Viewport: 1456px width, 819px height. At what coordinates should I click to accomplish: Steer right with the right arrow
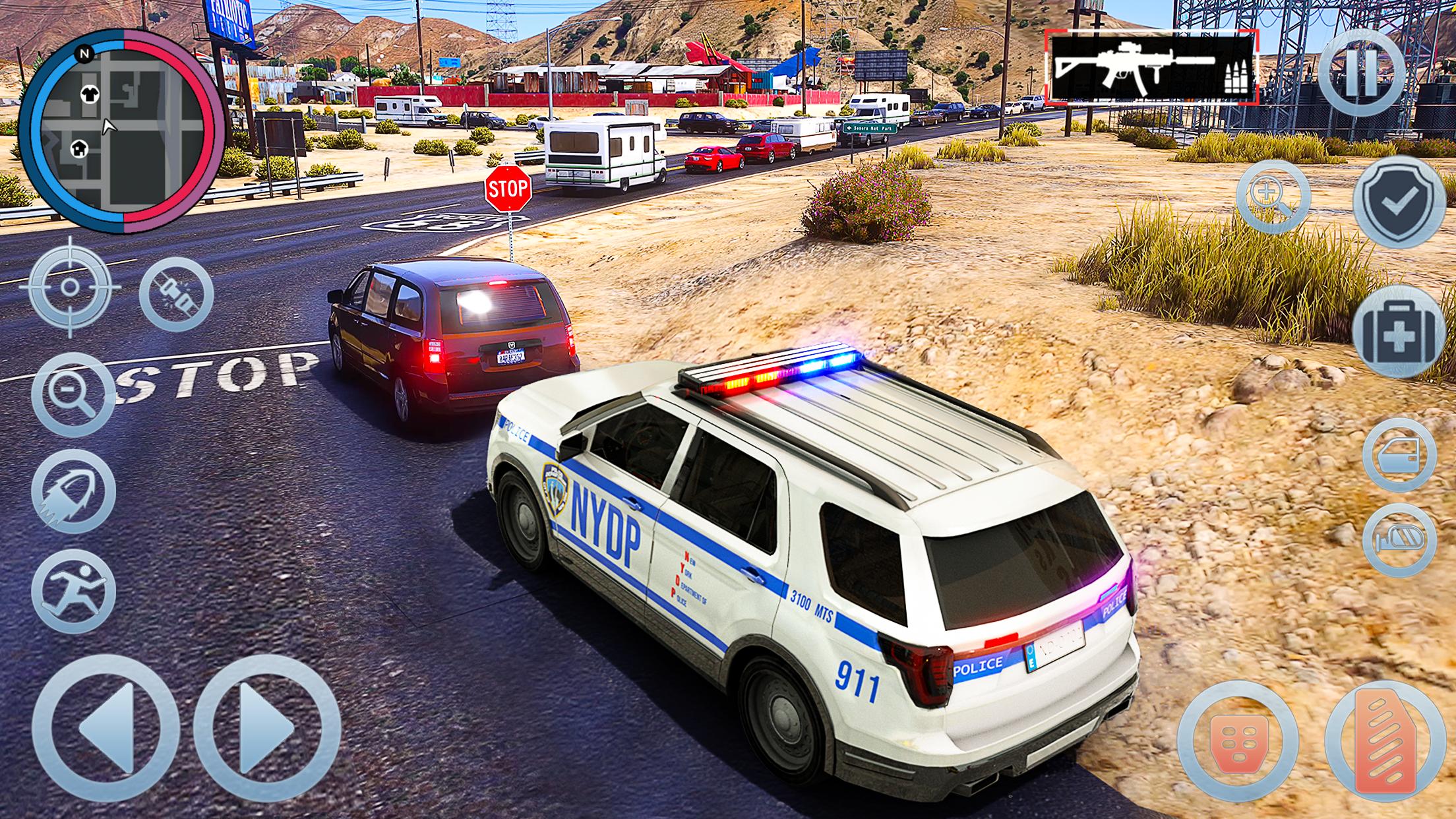(x=267, y=727)
